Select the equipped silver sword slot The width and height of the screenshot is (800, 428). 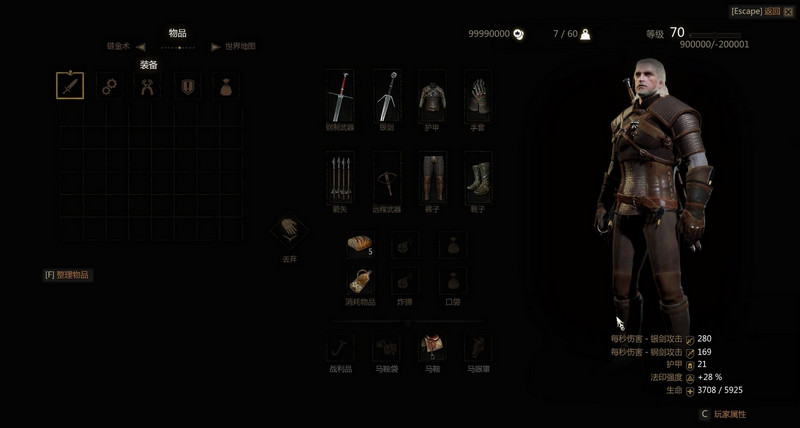point(387,97)
